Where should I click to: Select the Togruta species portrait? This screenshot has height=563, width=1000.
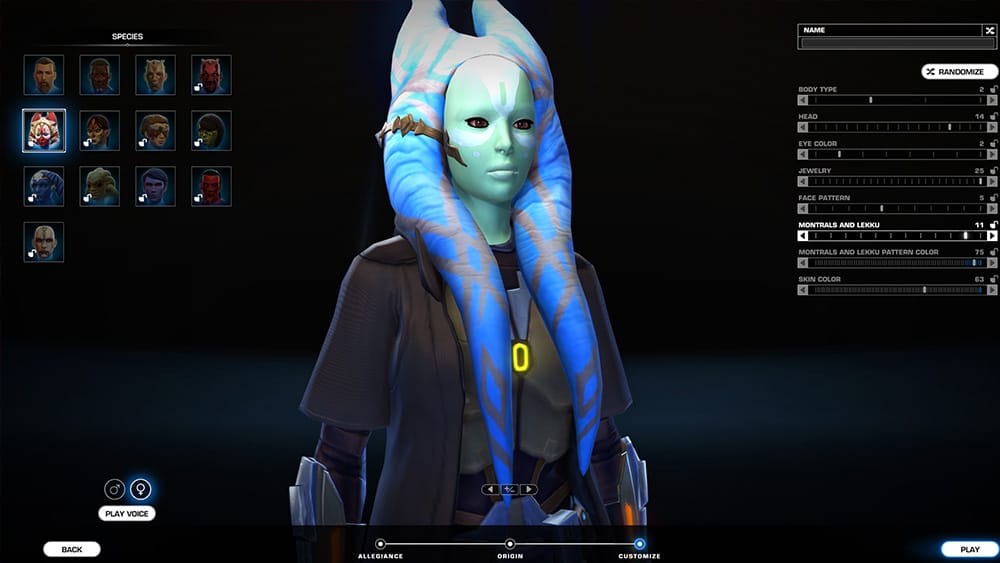click(x=44, y=130)
